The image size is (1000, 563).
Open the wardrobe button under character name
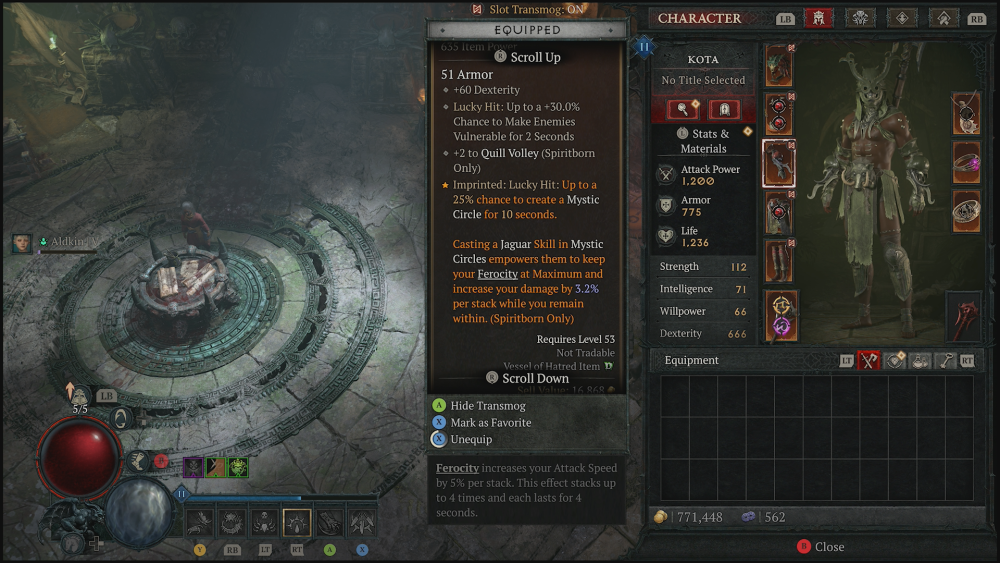point(684,110)
